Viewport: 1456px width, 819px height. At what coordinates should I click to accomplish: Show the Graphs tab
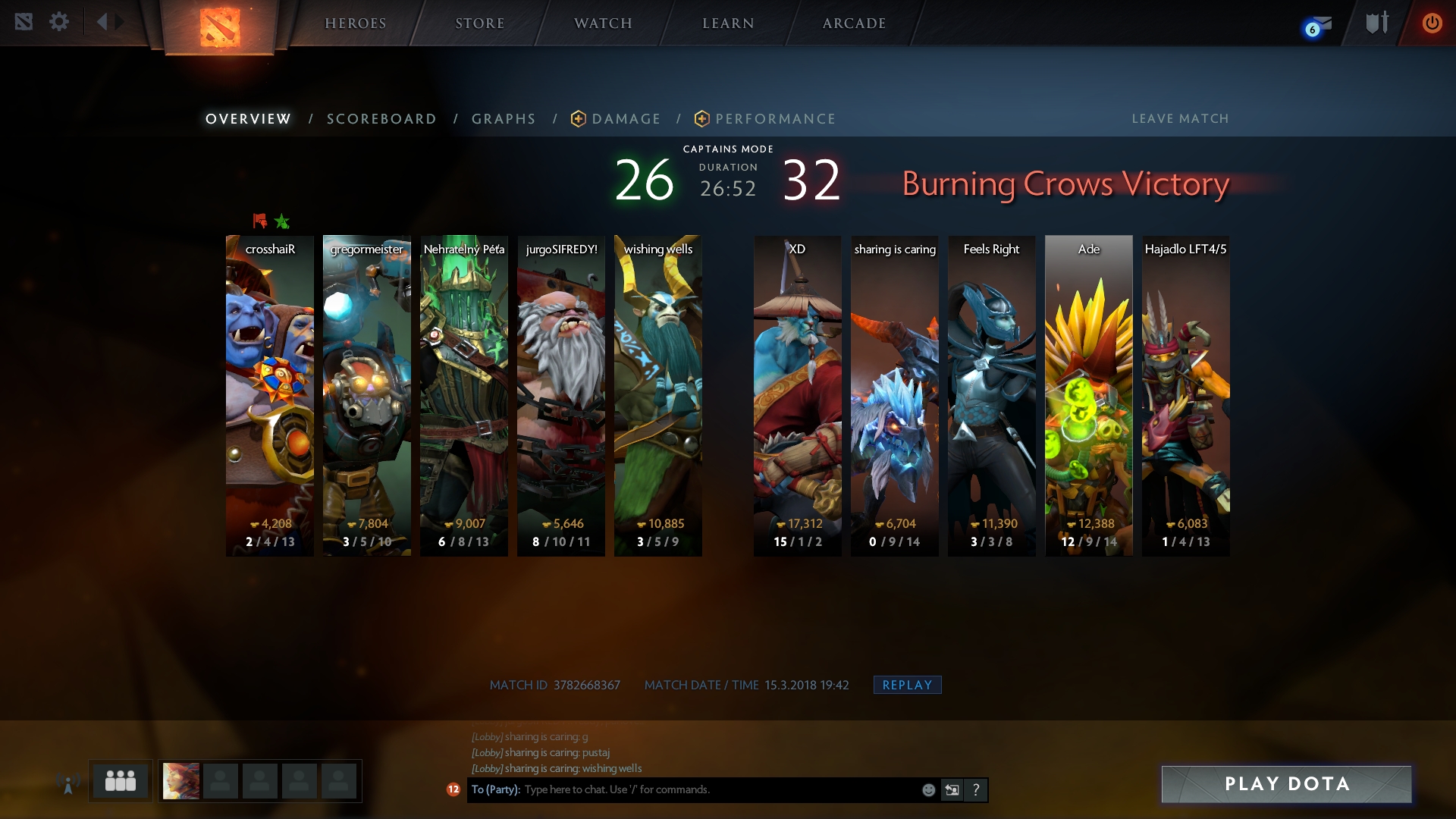click(504, 119)
